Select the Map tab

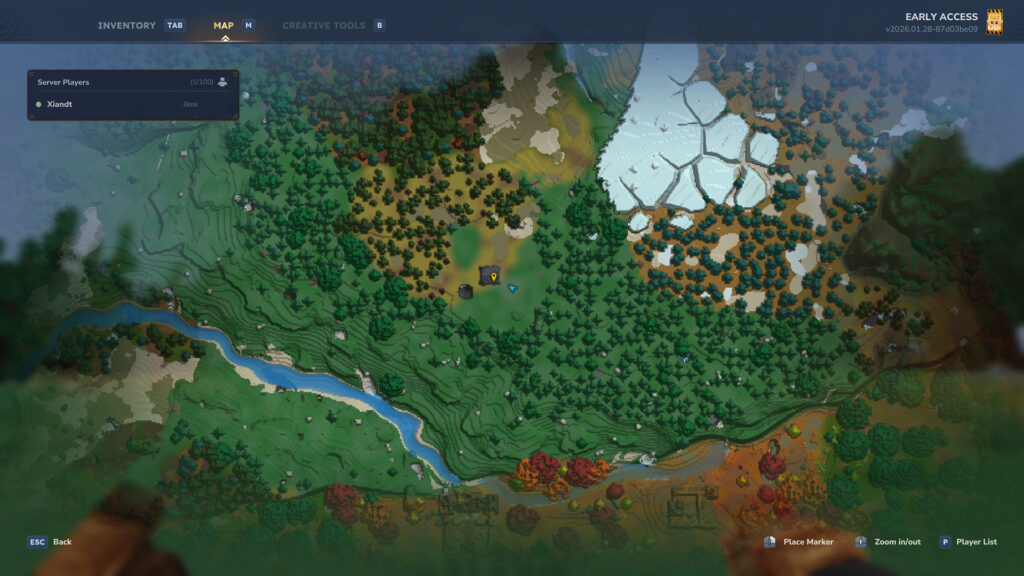point(224,25)
